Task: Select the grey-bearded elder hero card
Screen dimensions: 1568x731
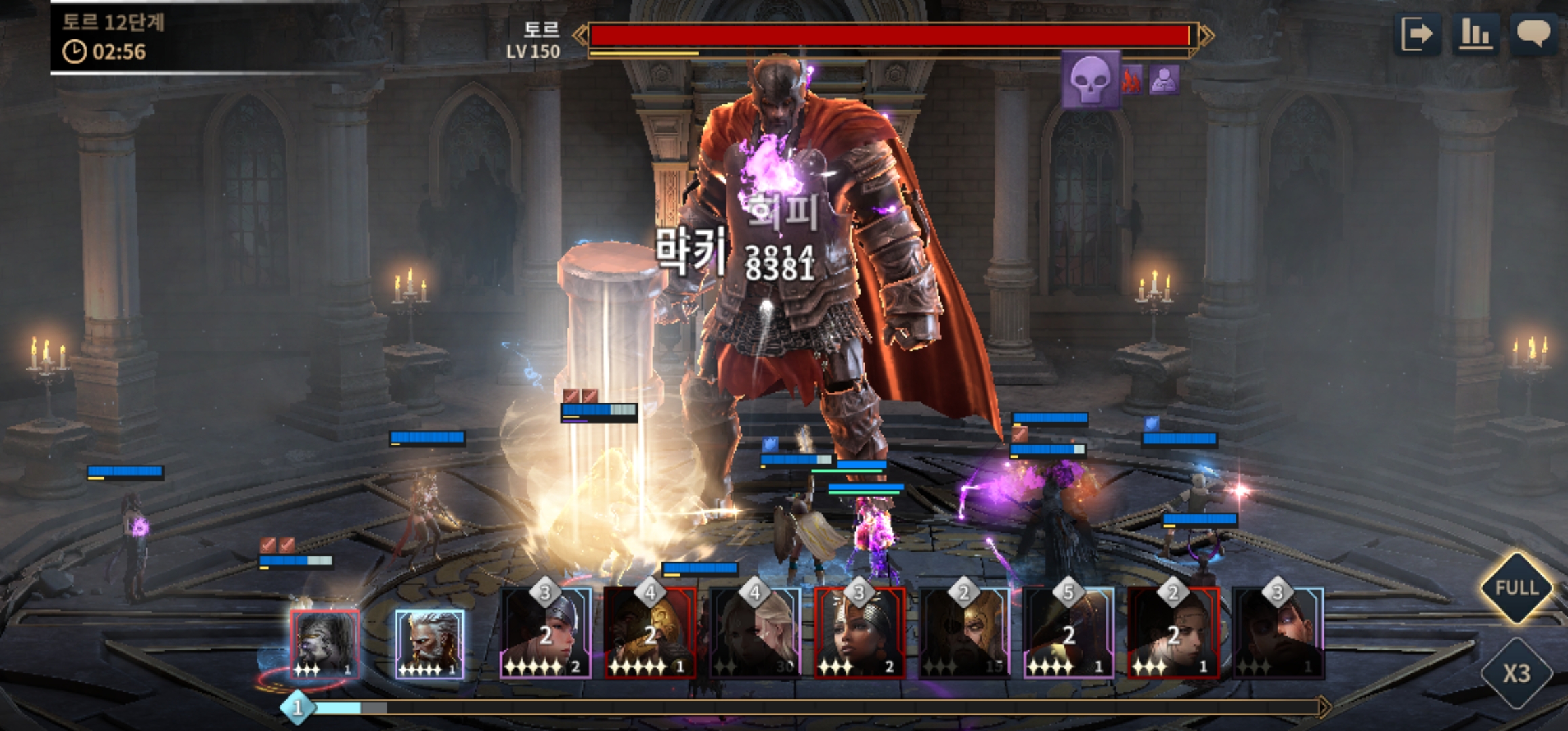Action: pos(429,644)
